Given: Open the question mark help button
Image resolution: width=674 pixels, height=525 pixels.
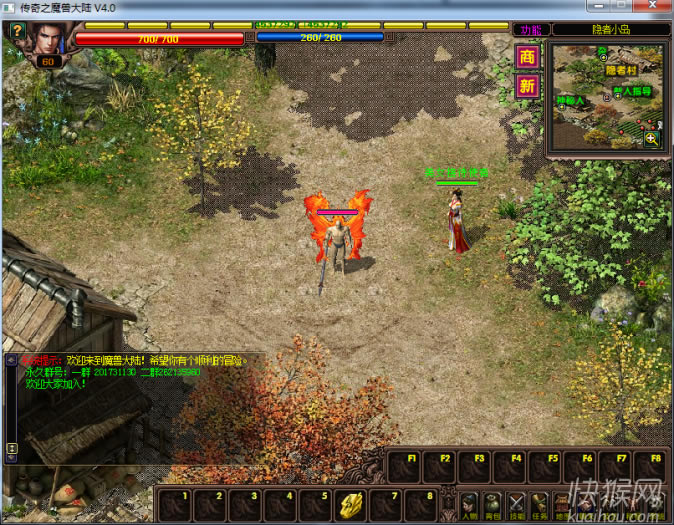Looking at the screenshot, I should 17,30.
